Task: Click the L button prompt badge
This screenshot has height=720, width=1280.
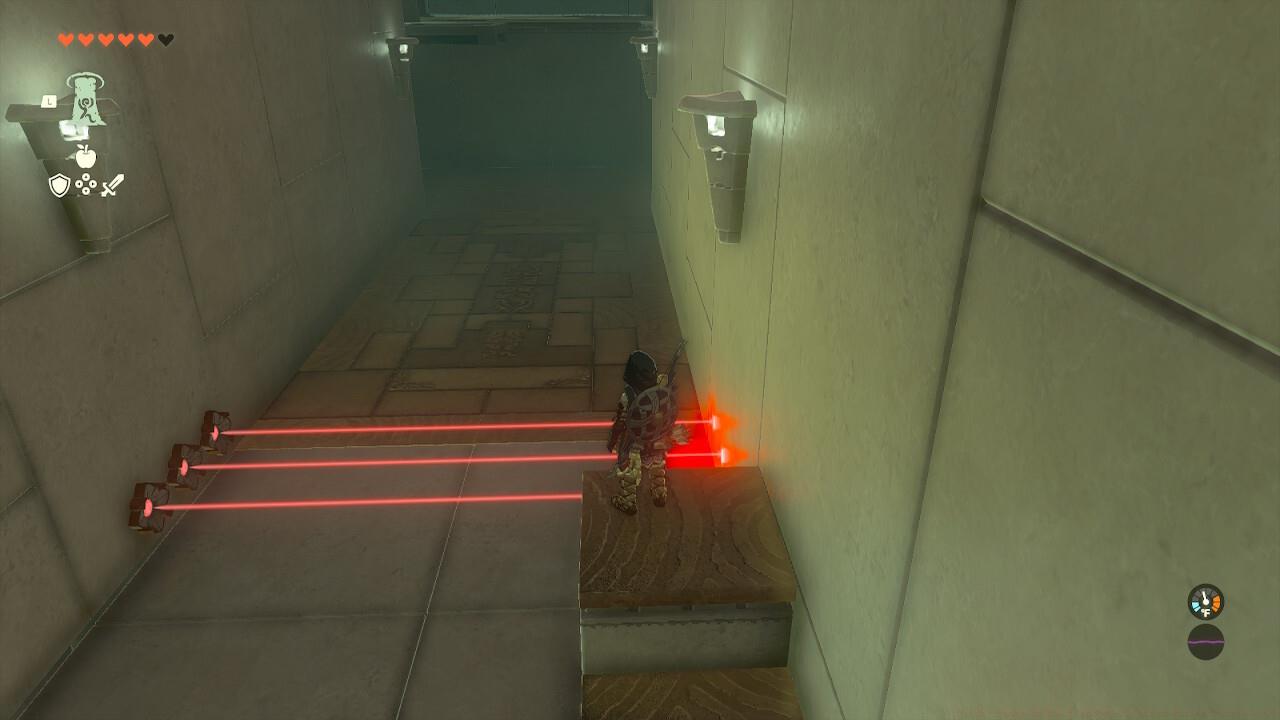Action: 48,102
